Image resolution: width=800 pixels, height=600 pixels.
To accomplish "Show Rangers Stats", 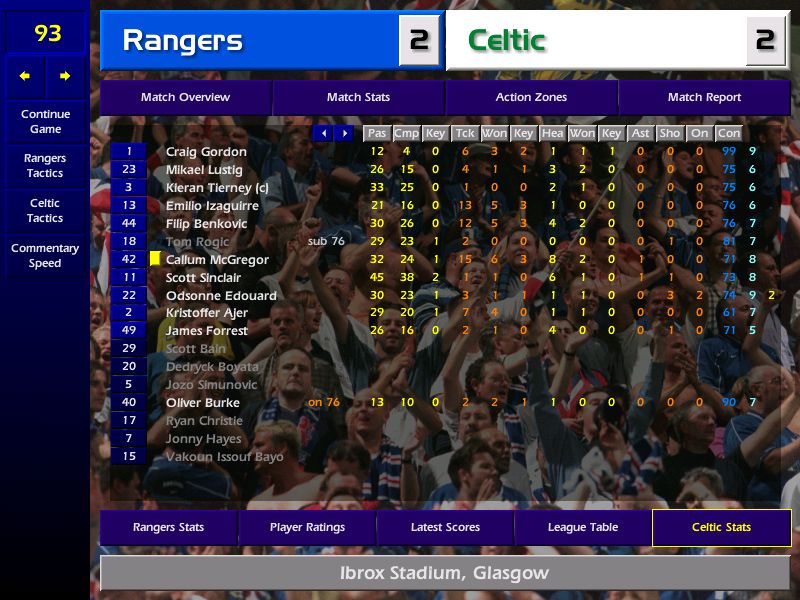I will pyautogui.click(x=168, y=527).
